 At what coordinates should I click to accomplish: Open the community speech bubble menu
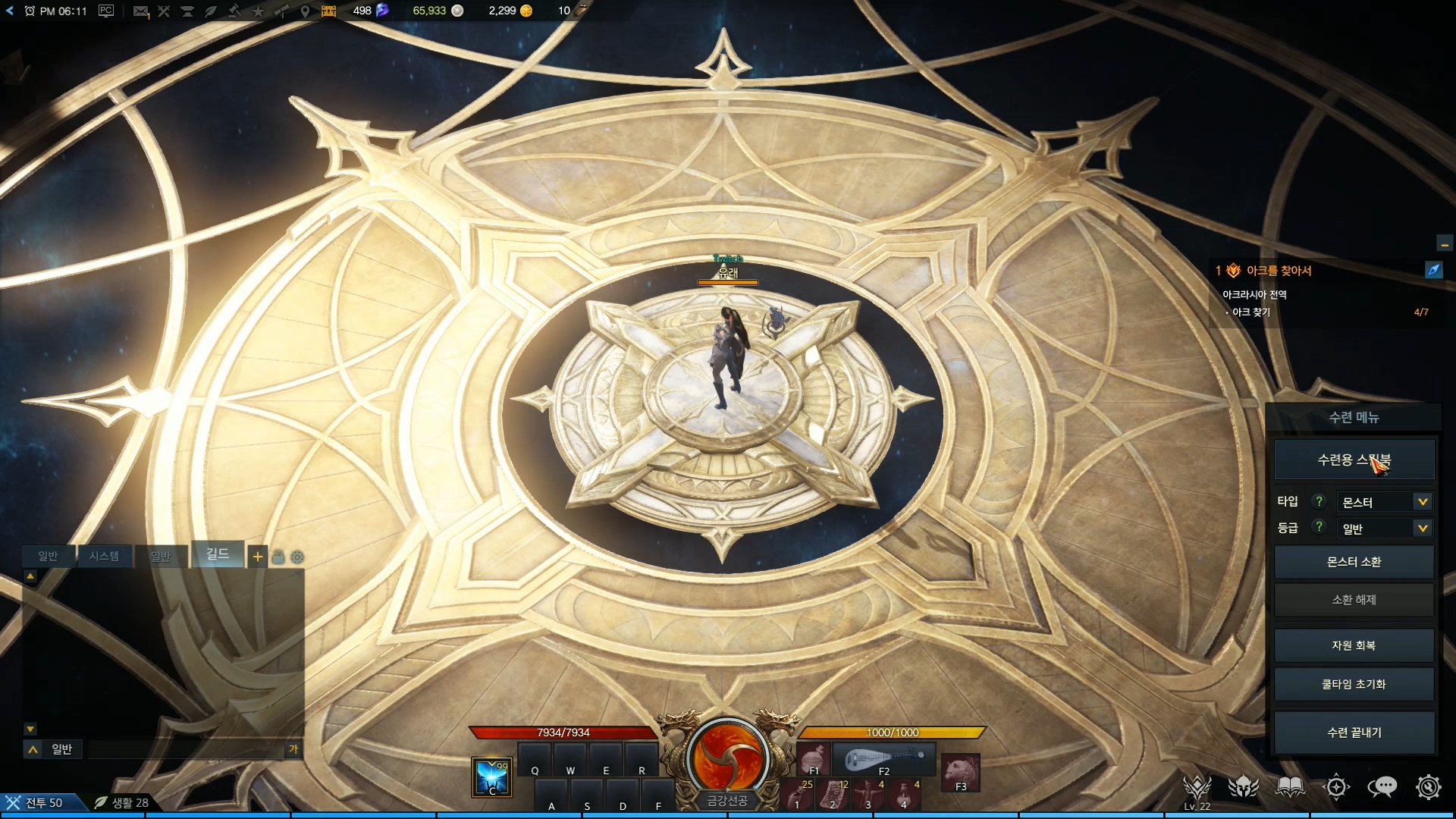pos(1382,787)
